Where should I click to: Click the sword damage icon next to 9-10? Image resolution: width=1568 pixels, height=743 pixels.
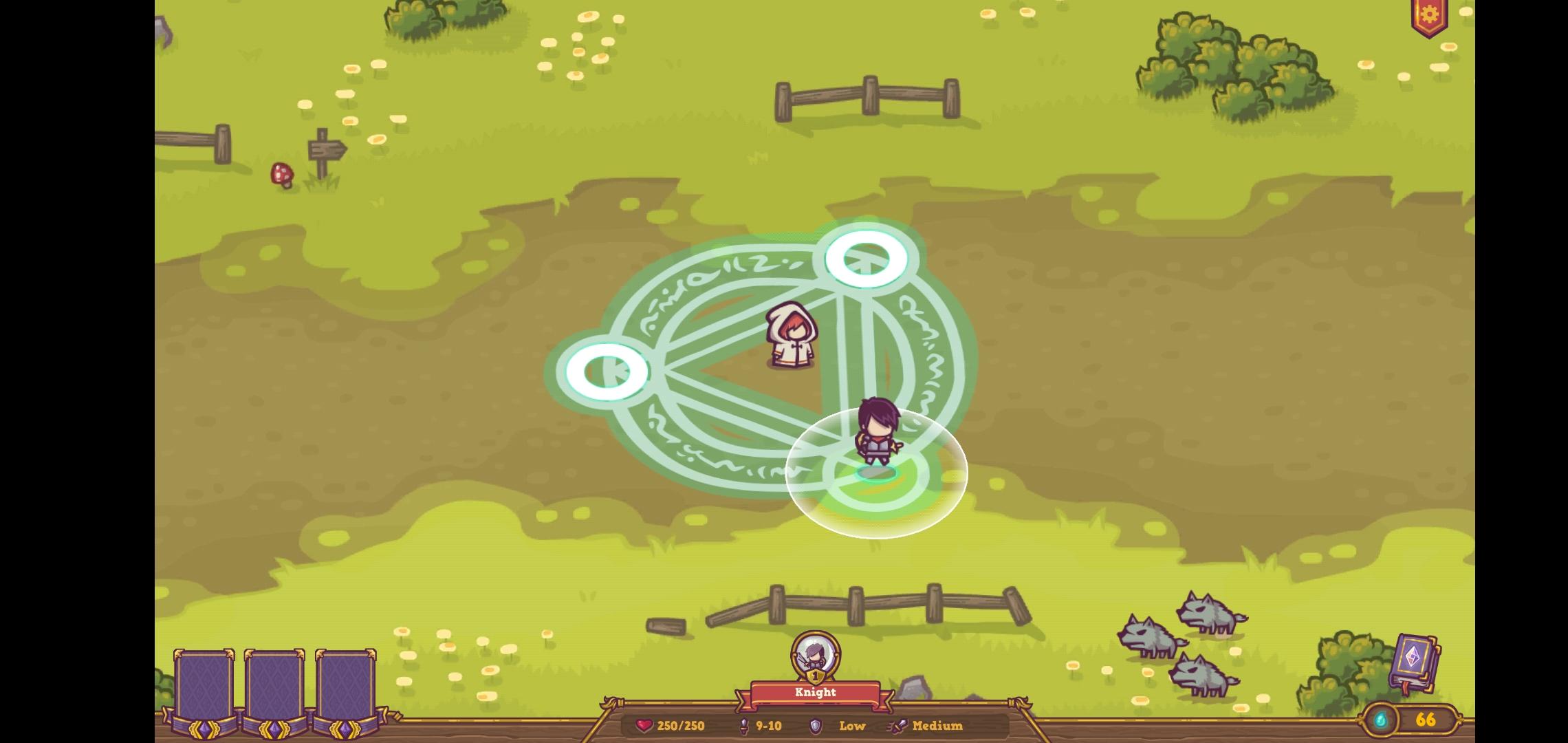(x=743, y=725)
